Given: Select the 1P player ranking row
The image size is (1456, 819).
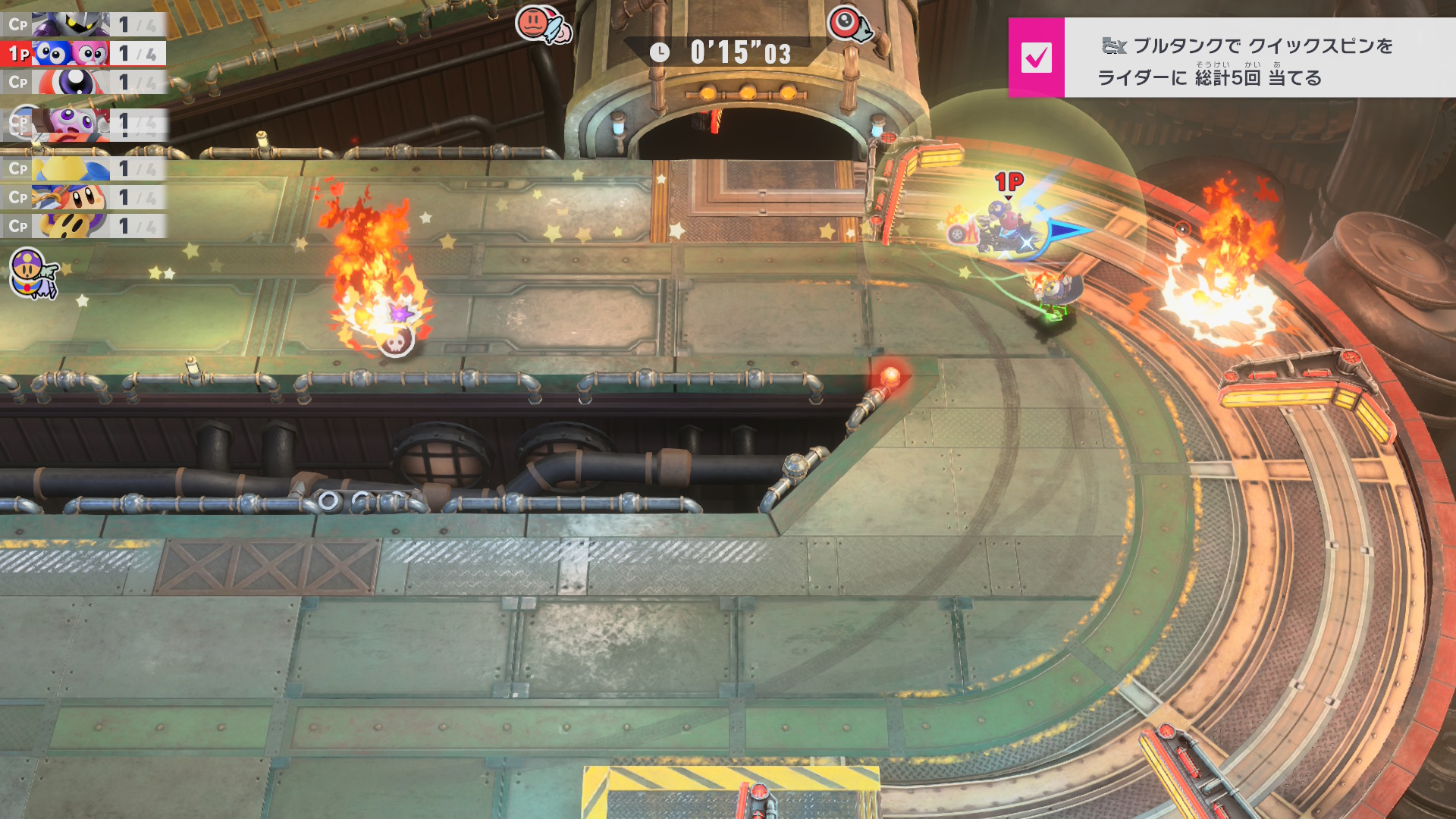Looking at the screenshot, I should (x=83, y=53).
